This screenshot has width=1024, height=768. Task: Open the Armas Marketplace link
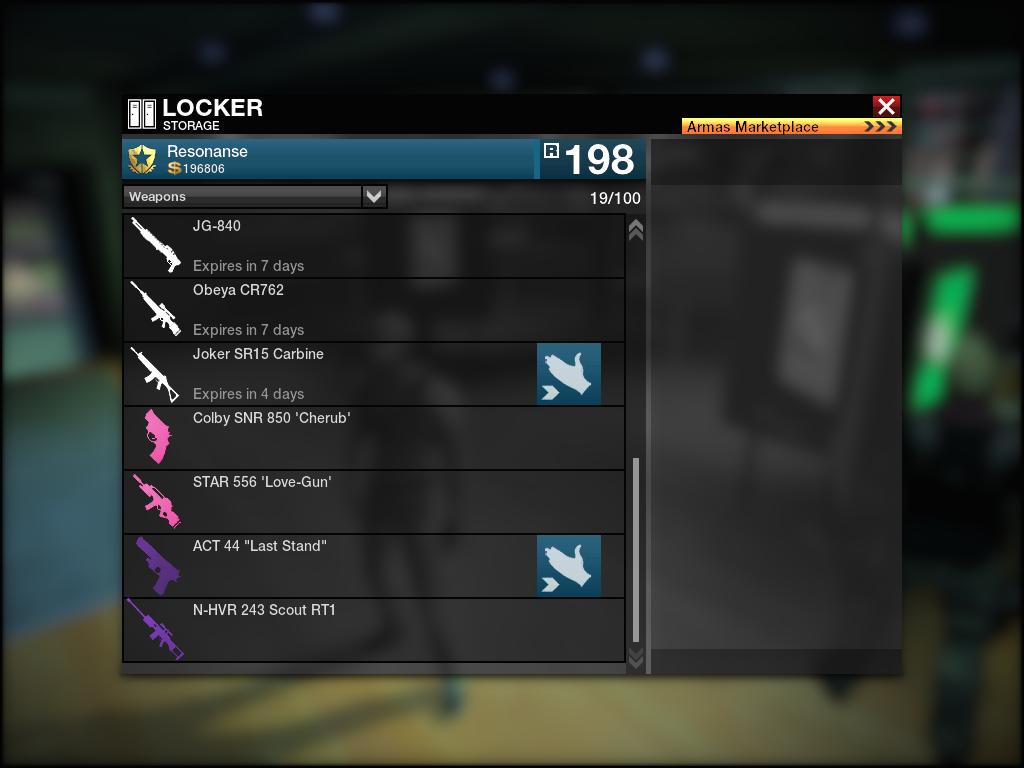point(791,127)
